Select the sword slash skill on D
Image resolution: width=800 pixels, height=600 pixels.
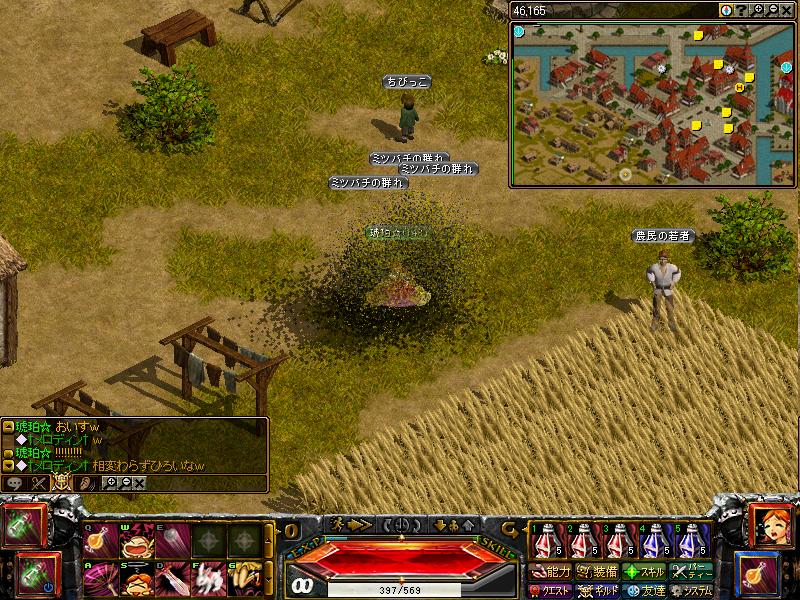(x=169, y=578)
